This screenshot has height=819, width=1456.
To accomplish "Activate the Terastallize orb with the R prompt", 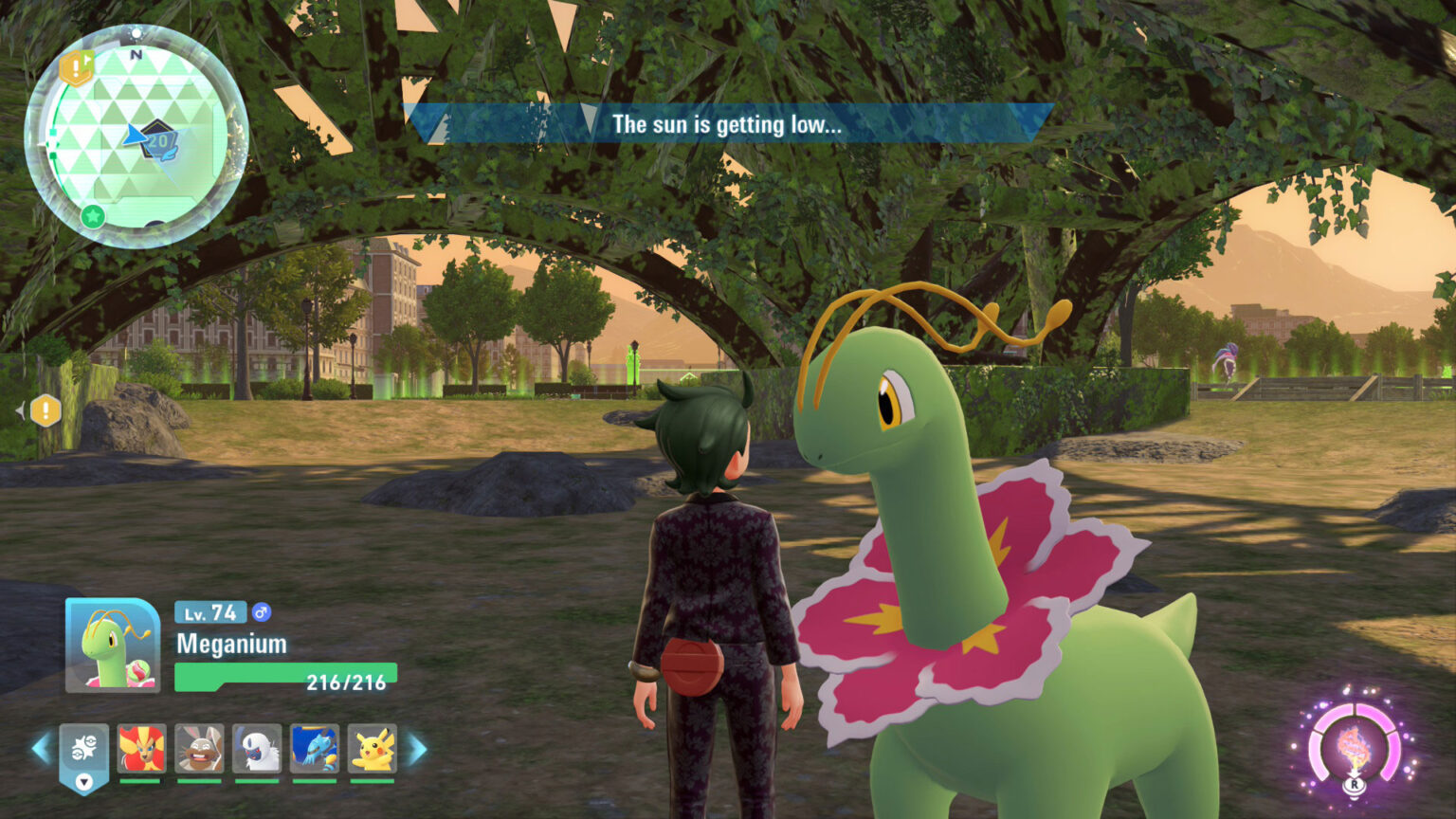I will click(1355, 749).
